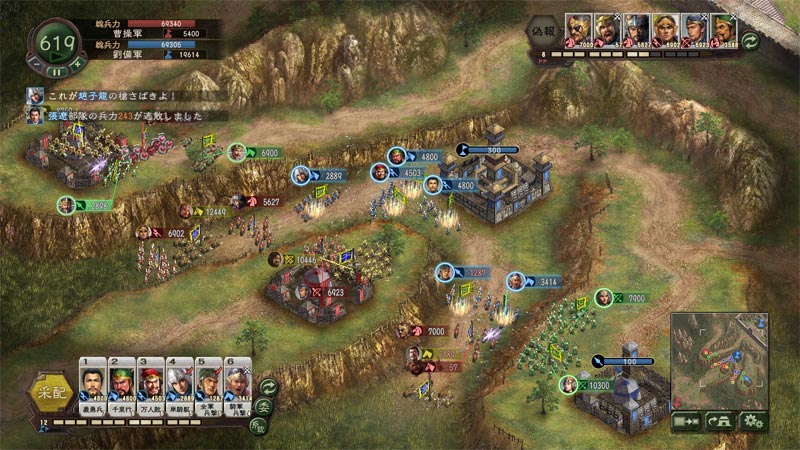800x450 pixels.
Task: Choose enemy officer portrait with 3588 troops
Action: 724,31
